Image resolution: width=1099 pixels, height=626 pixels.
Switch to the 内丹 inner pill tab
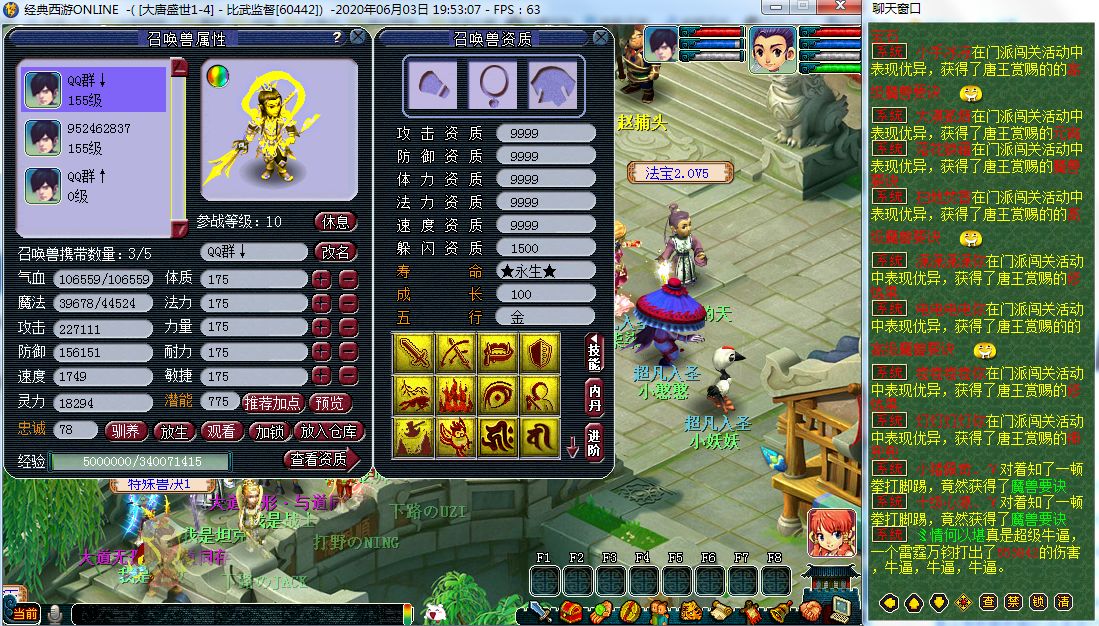(x=594, y=396)
